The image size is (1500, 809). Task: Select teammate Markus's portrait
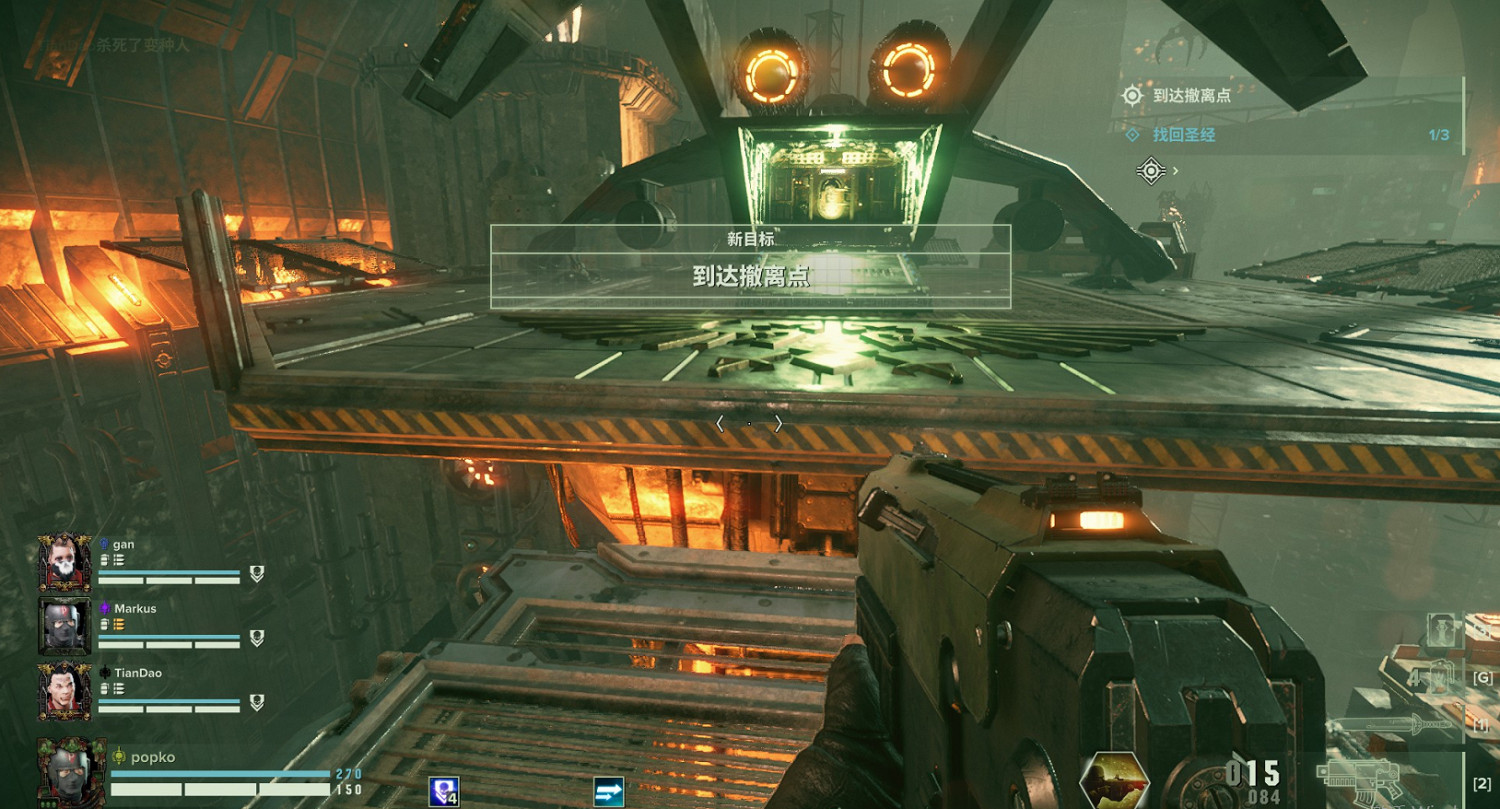[x=65, y=626]
